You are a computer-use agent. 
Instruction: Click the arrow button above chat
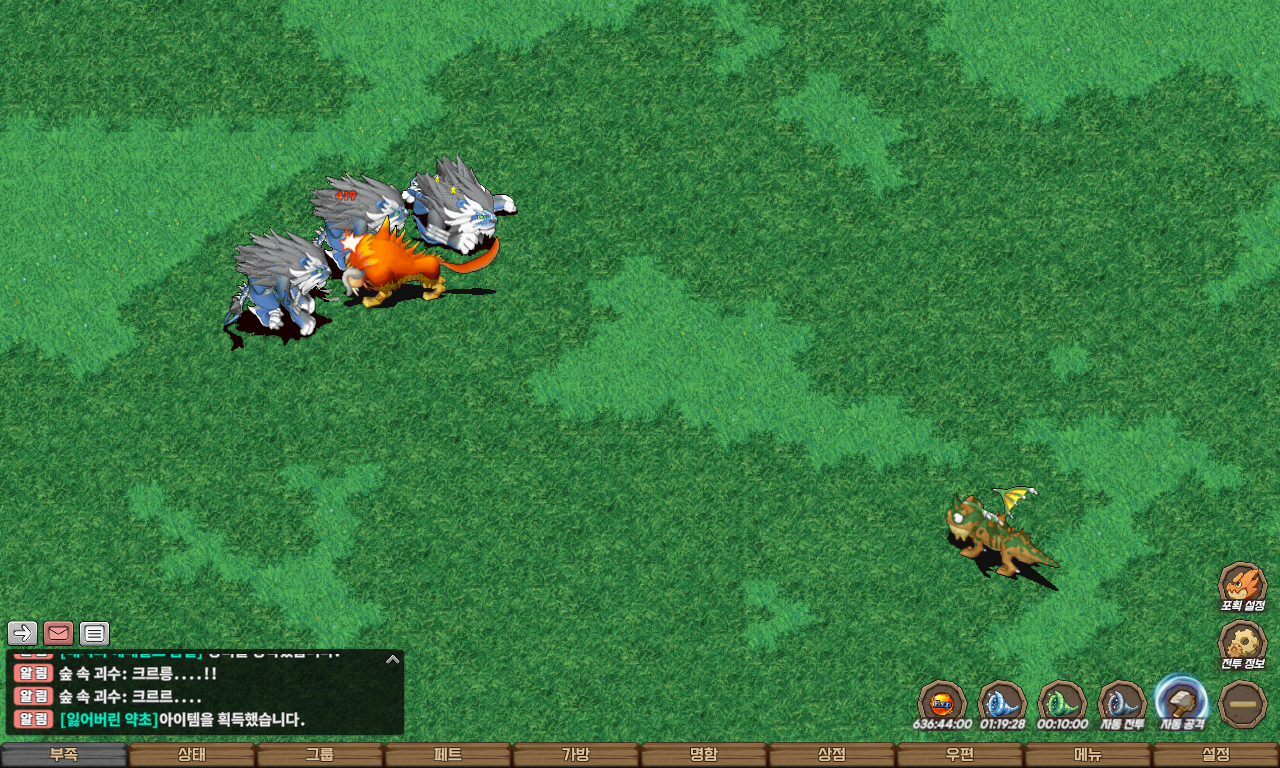(22, 633)
